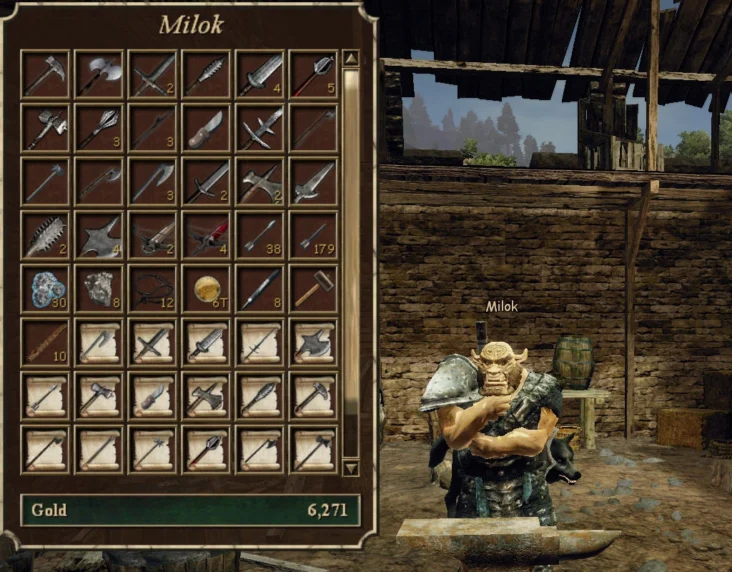Select the broad sword blueprint scroll
Image resolution: width=732 pixels, height=572 pixels.
(x=207, y=343)
